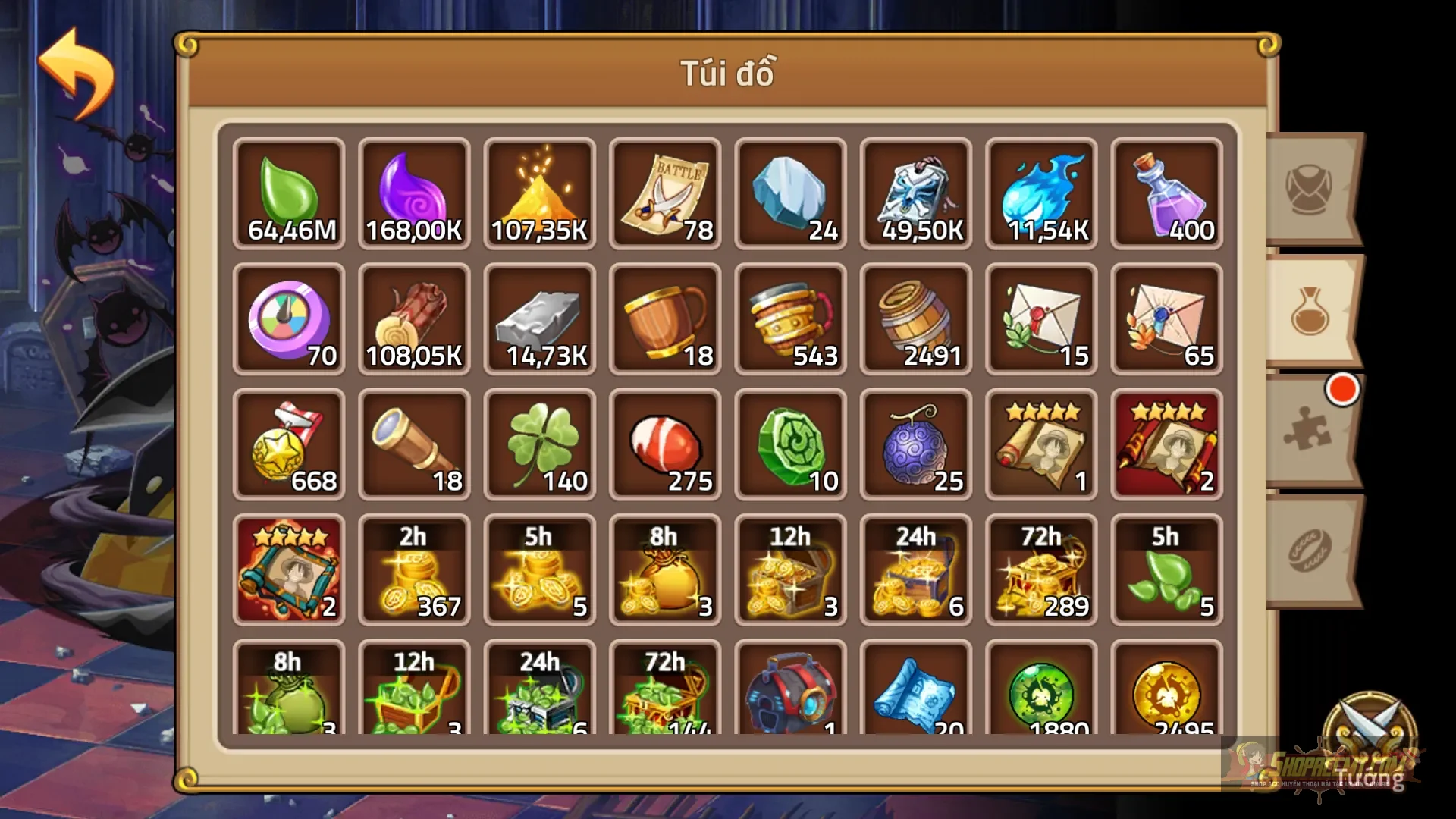Image resolution: width=1456 pixels, height=819 pixels.
Task: Open the Tướng crossed-swords button at bottom right
Action: pos(1367,720)
